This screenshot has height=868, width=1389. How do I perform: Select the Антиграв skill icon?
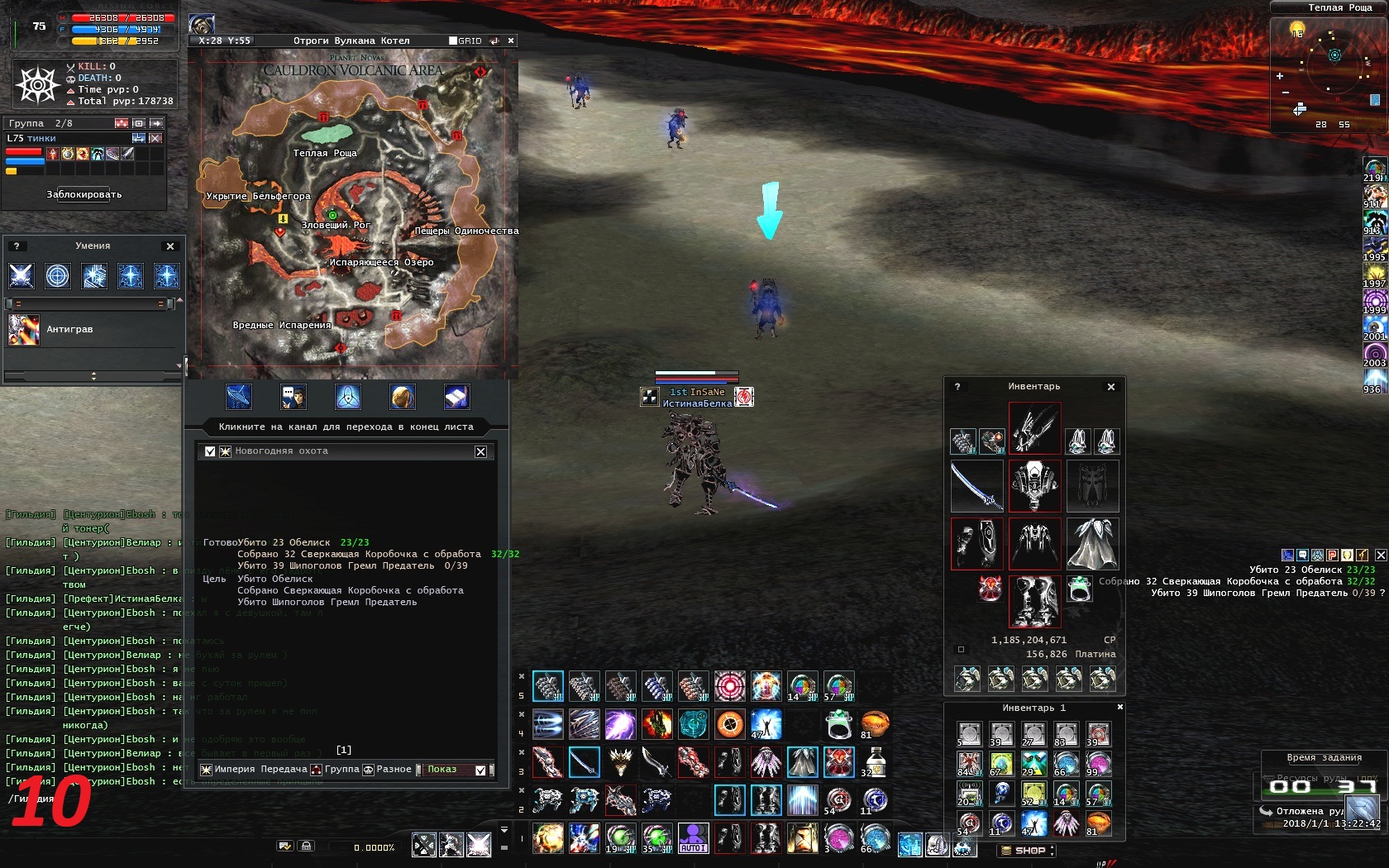click(x=23, y=329)
